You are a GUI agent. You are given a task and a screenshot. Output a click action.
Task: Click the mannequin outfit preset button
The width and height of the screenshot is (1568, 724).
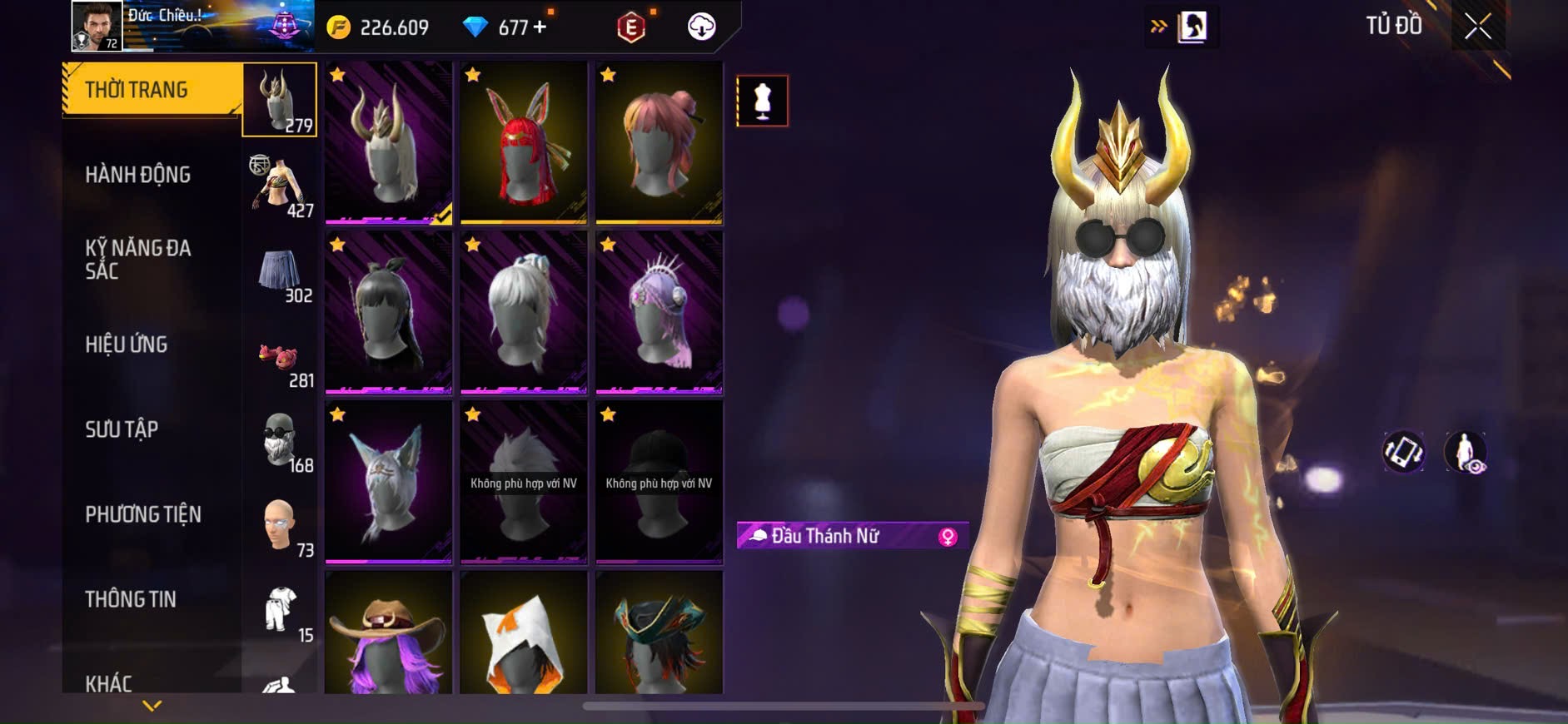[x=762, y=101]
